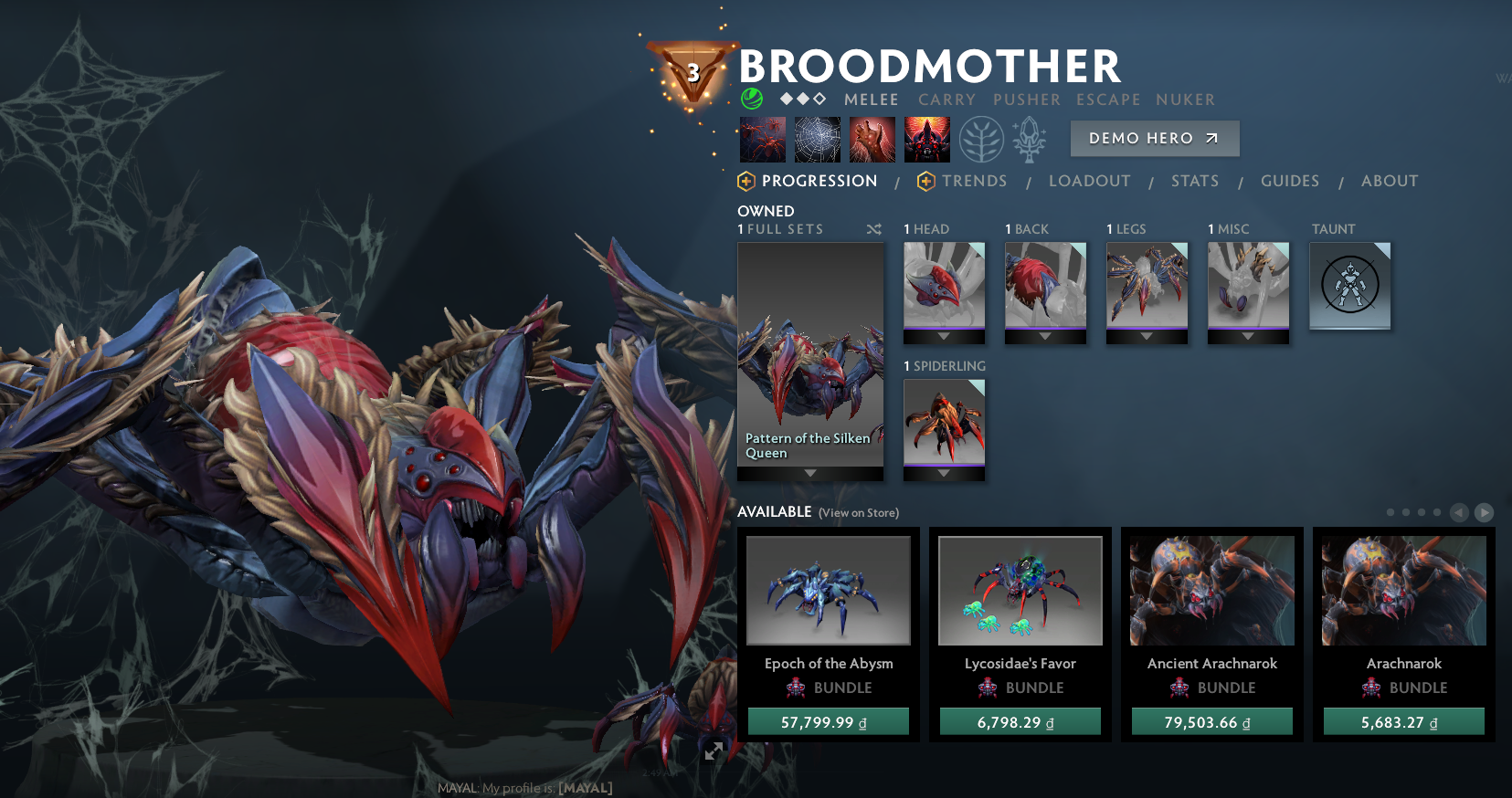Open the View on Store link
Image resolution: width=1512 pixels, height=798 pixels.
[x=857, y=513]
